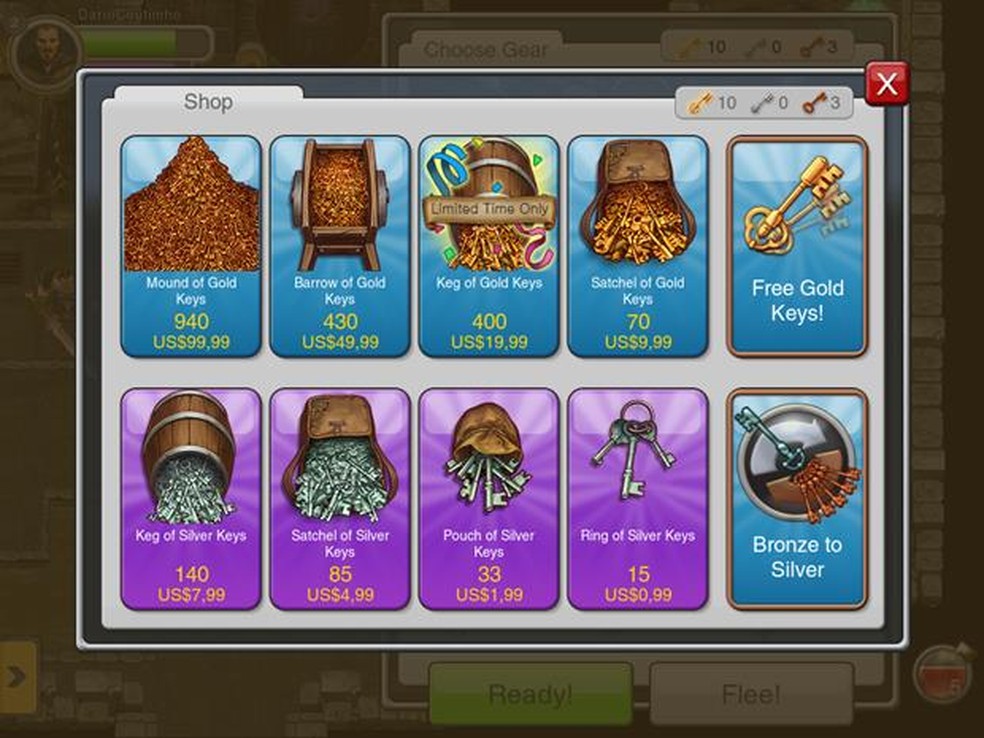Buy the Keg of Silver Keys
Image resolution: width=984 pixels, height=738 pixels.
coord(191,498)
